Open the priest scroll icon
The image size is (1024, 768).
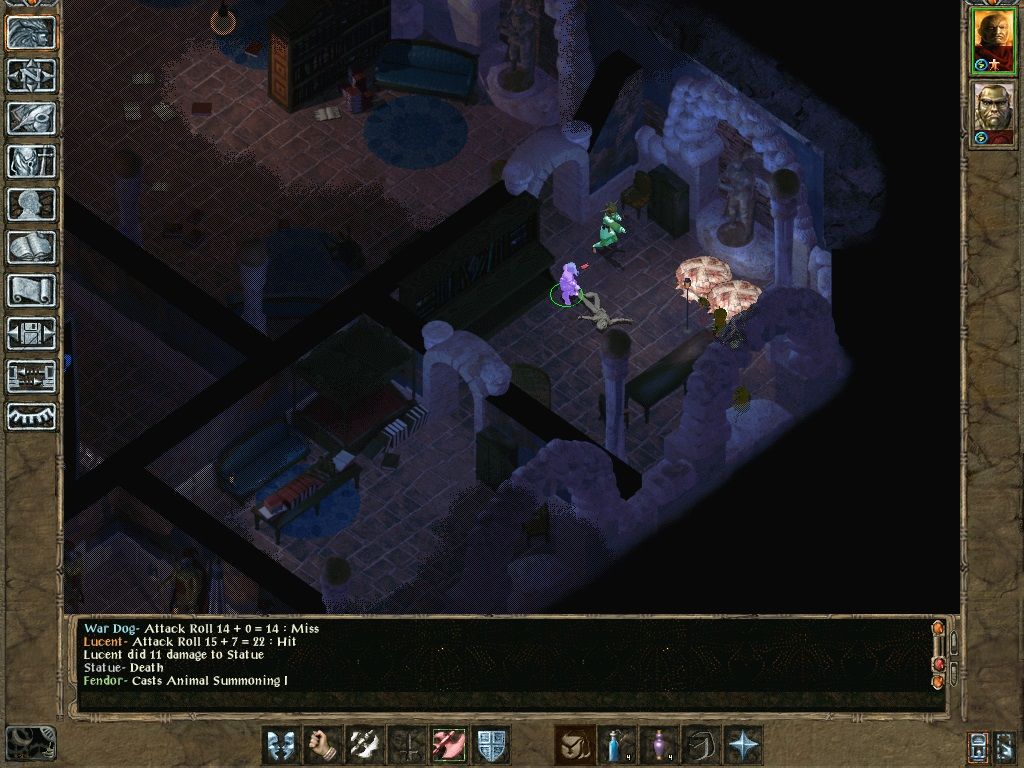pyautogui.click(x=32, y=290)
